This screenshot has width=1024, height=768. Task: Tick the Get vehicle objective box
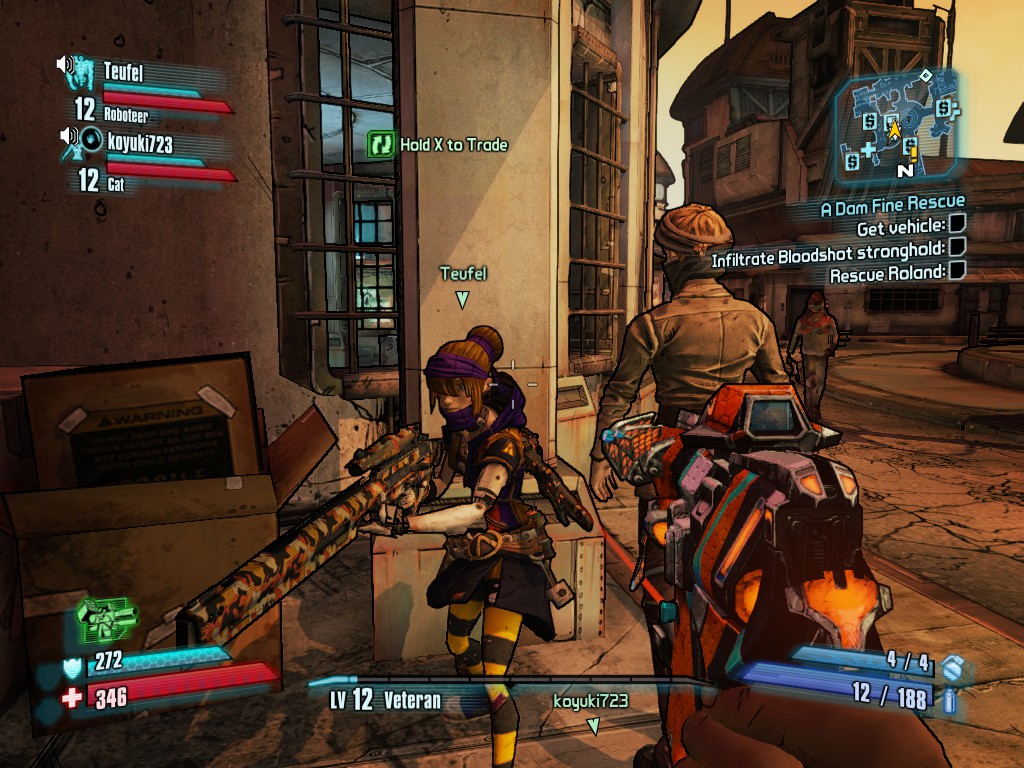point(957,227)
